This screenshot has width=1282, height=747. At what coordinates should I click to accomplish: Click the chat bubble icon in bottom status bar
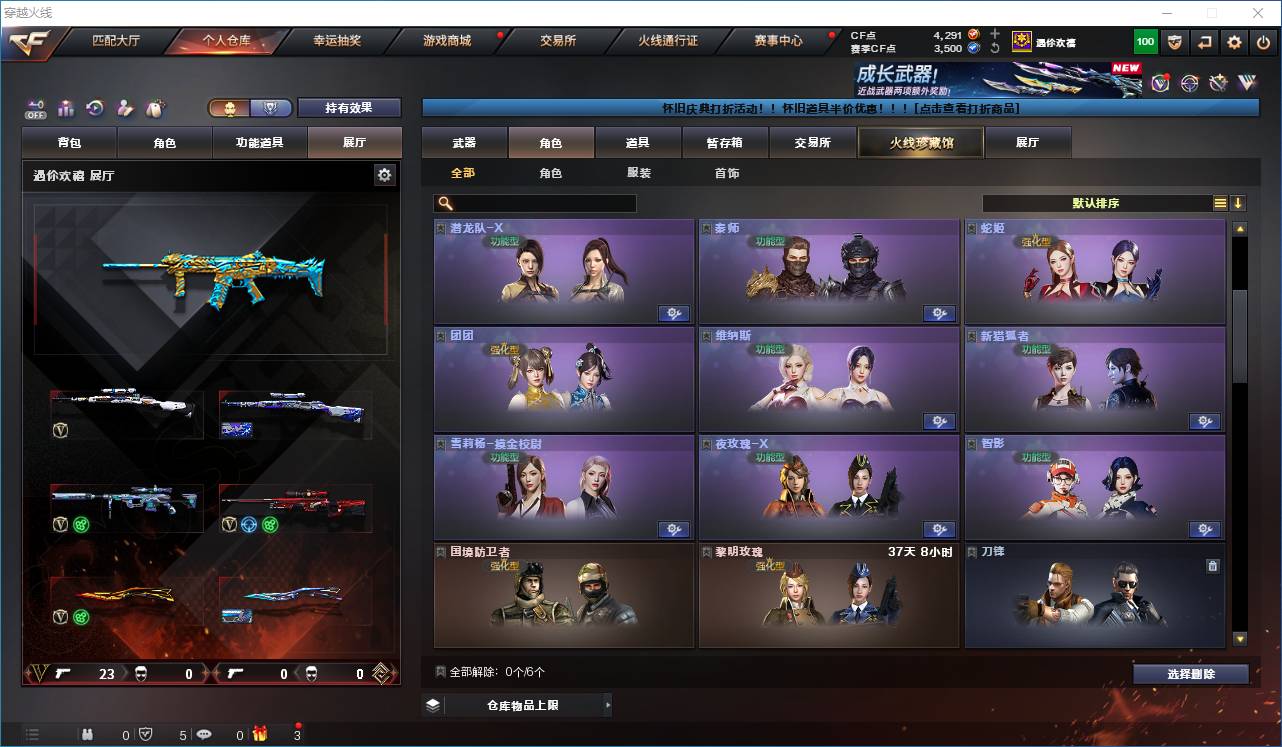pyautogui.click(x=203, y=734)
